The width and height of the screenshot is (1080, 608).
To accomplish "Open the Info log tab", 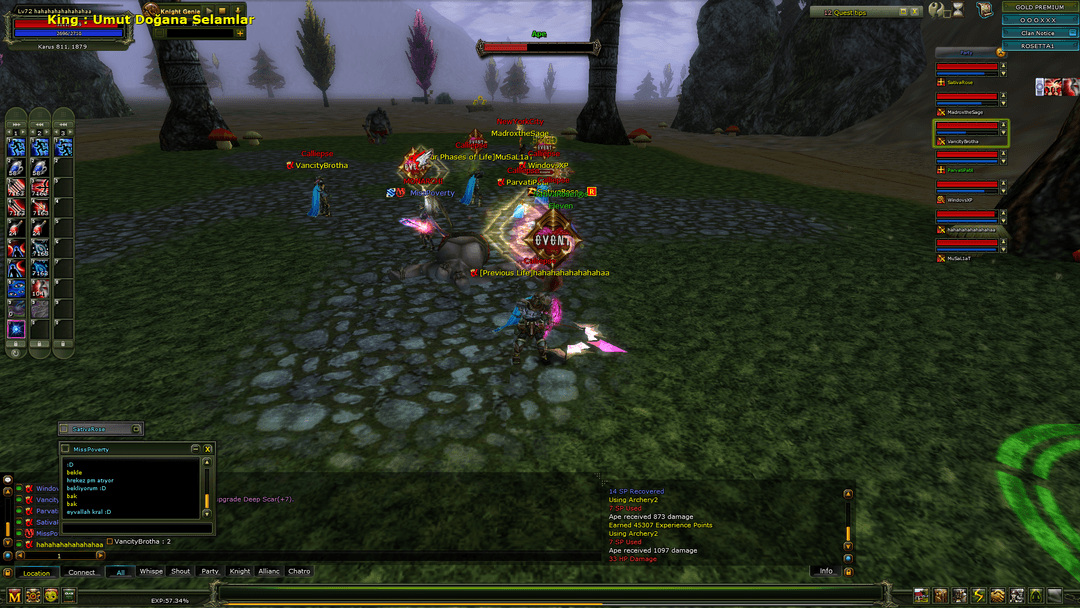I will 826,571.
